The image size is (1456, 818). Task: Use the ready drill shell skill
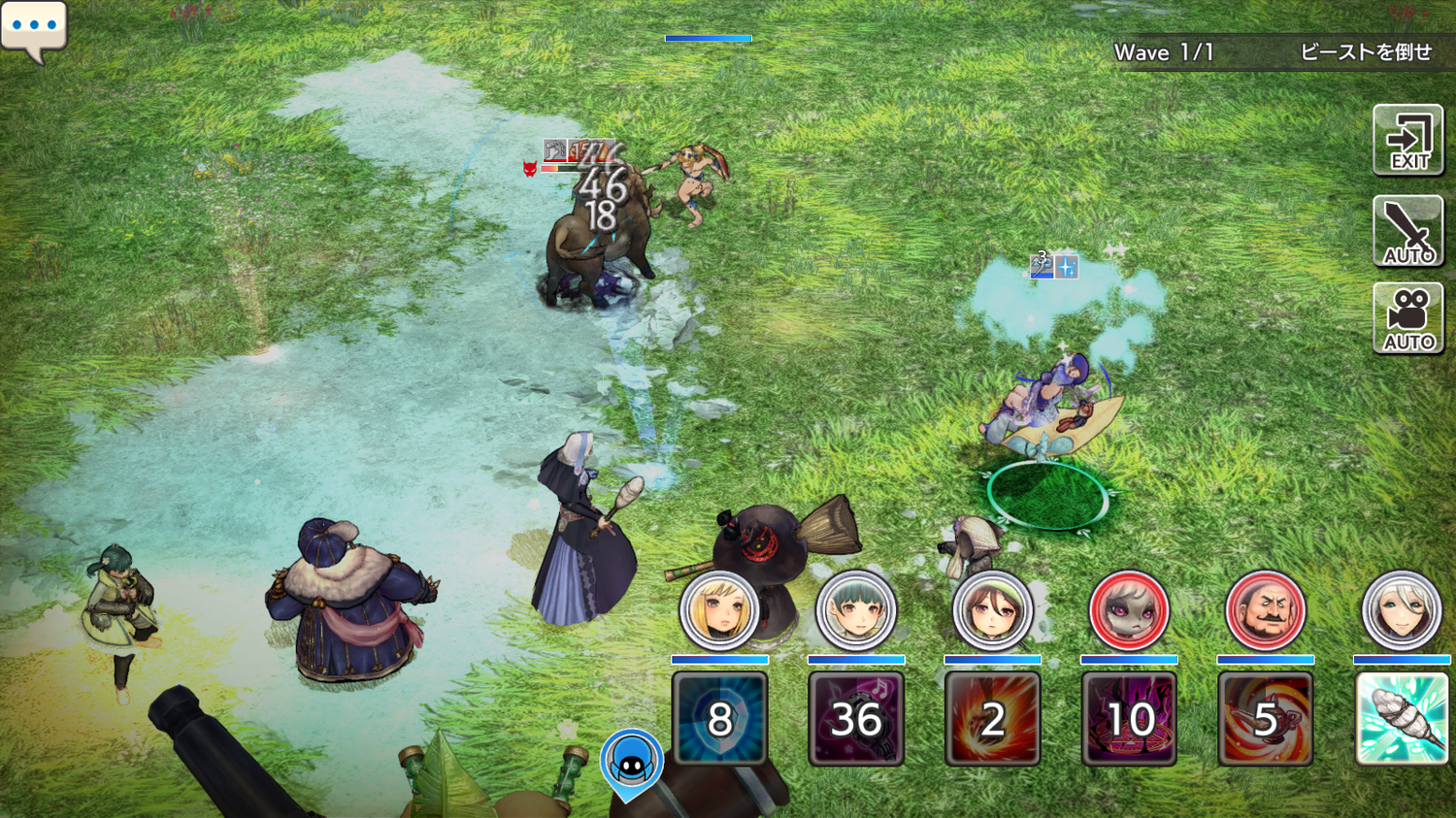tap(1402, 719)
